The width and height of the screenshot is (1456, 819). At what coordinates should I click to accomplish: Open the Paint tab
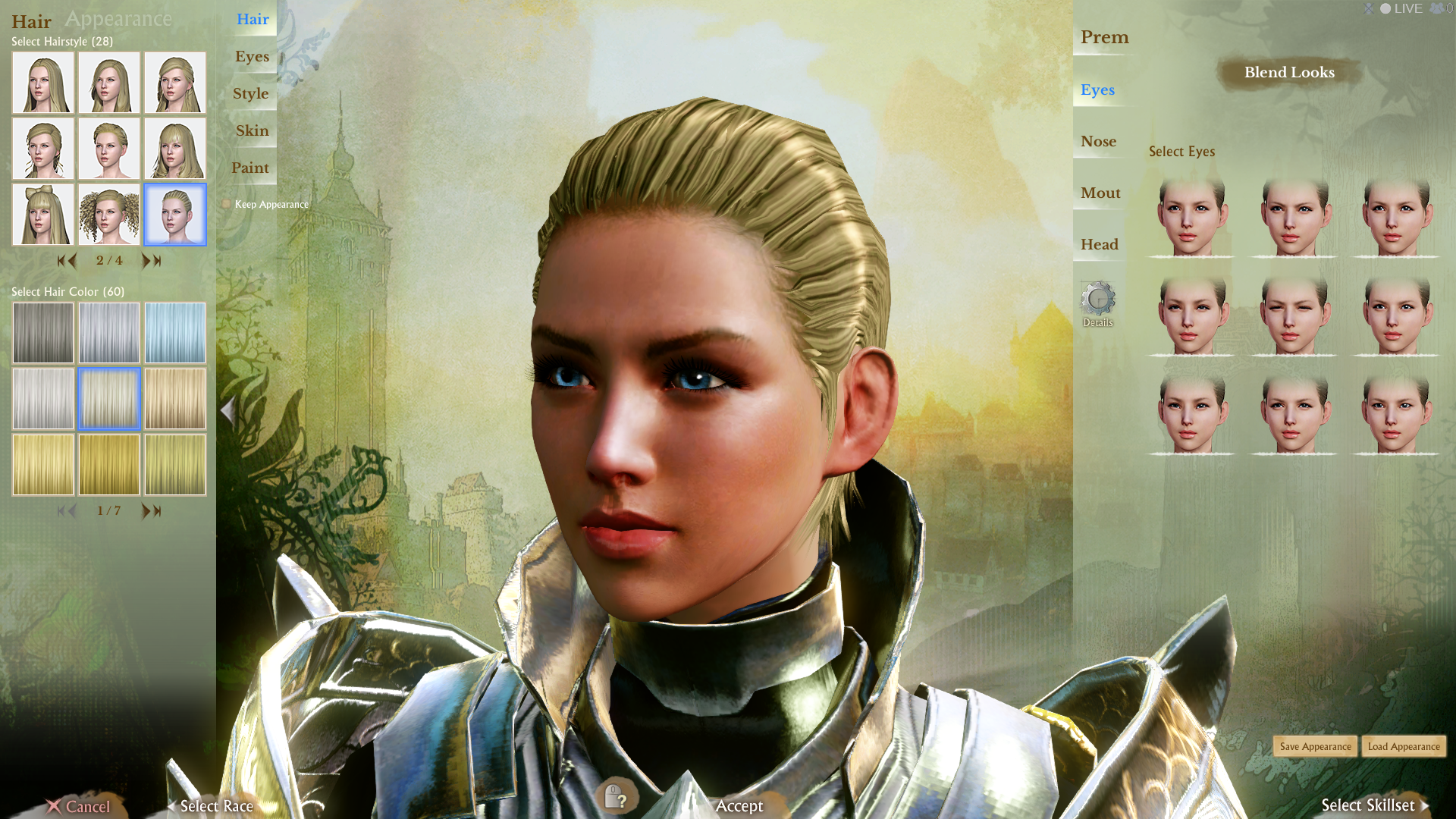point(249,168)
